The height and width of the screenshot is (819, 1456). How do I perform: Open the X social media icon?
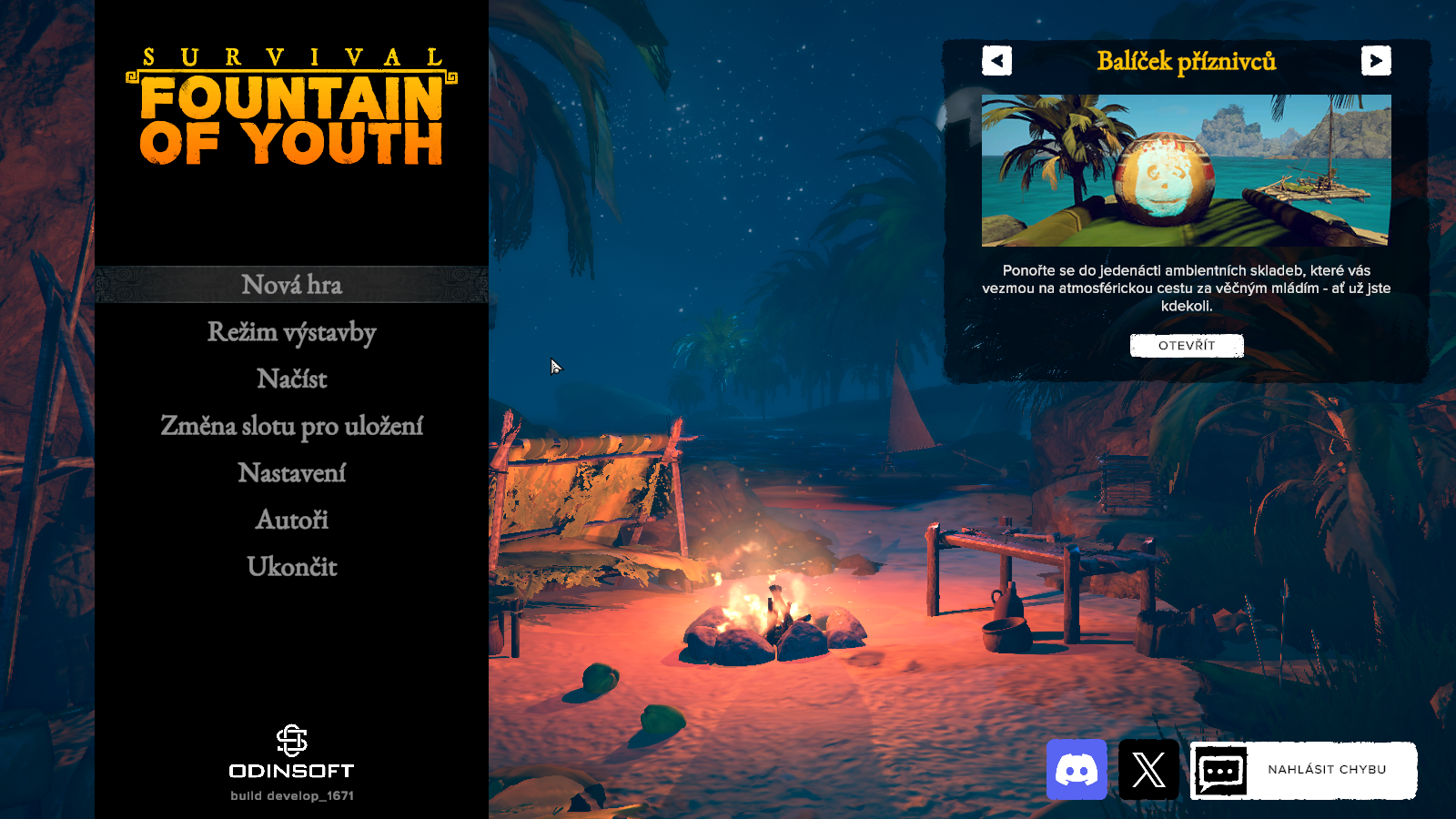click(x=1148, y=770)
